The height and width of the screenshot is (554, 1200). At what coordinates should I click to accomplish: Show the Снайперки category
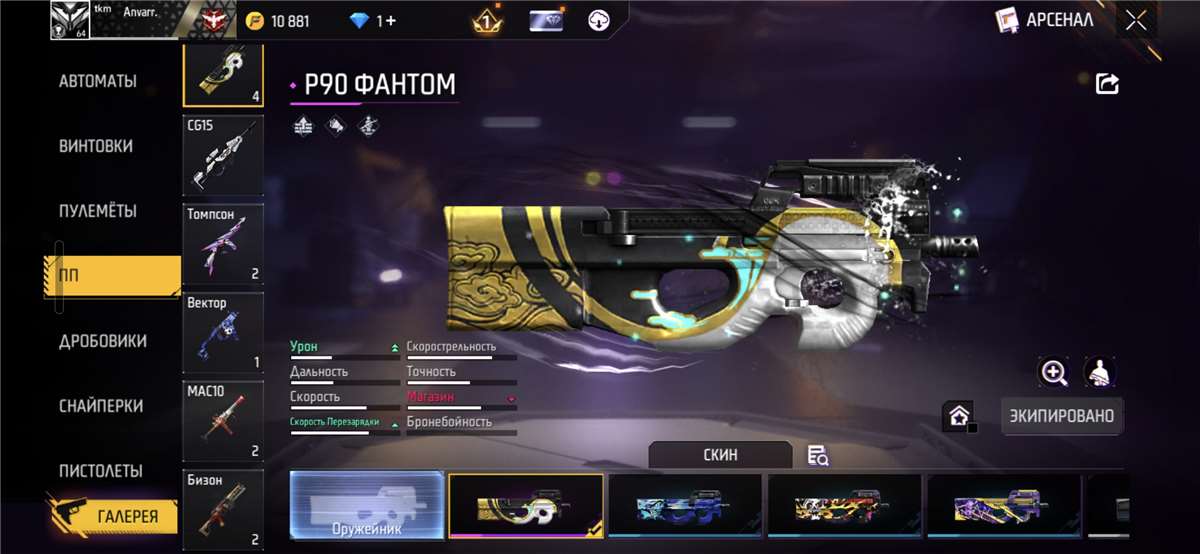[x=100, y=406]
